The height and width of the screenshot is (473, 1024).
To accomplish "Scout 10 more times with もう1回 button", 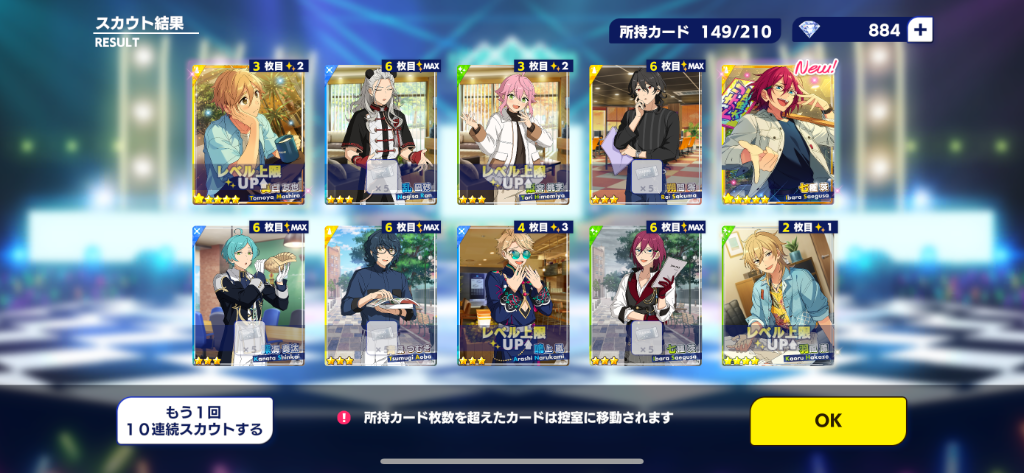I will 195,421.
